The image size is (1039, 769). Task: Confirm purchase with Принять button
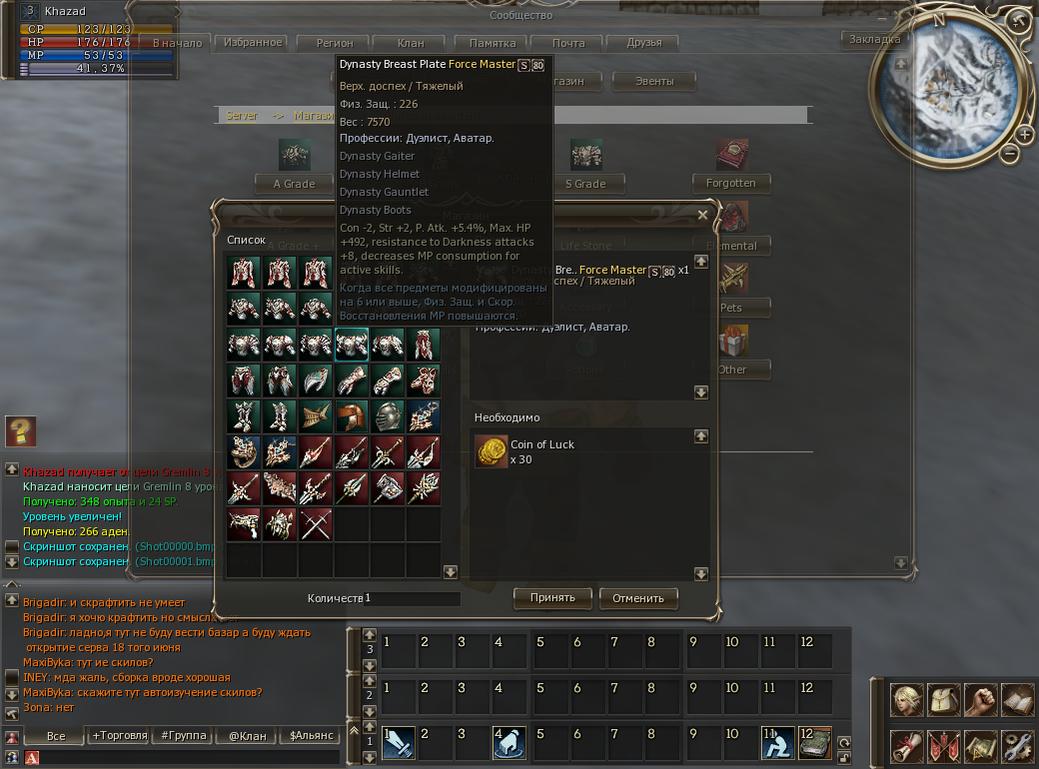[x=553, y=598]
